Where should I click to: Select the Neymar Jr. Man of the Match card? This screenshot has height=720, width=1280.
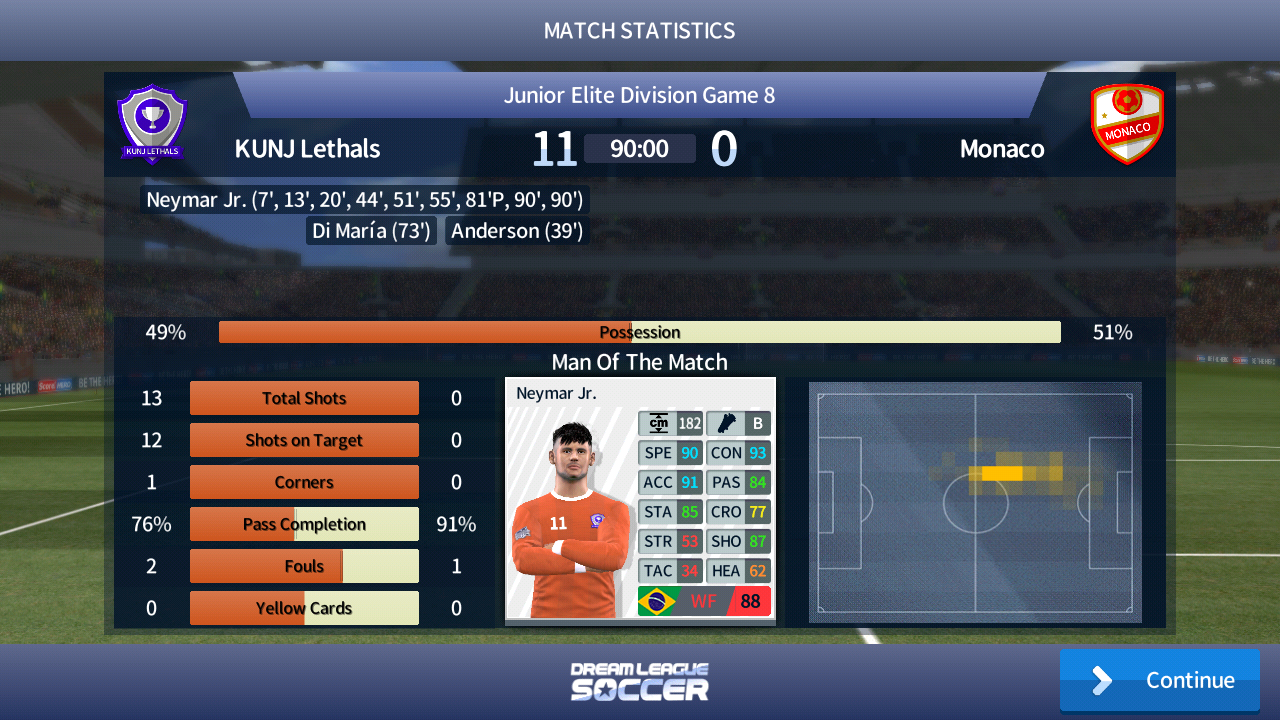point(640,499)
